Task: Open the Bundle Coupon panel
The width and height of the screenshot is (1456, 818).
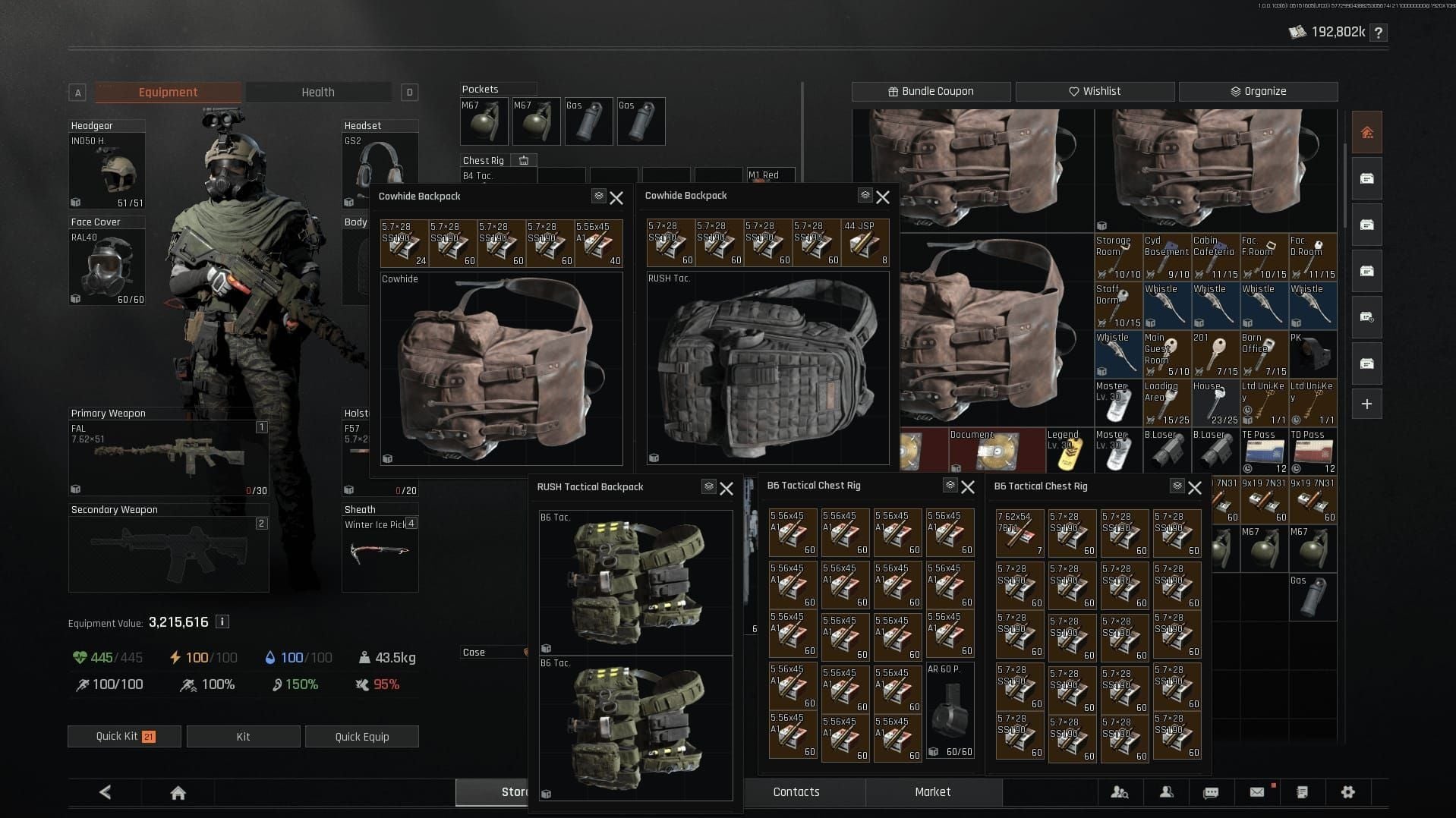Action: (x=931, y=91)
